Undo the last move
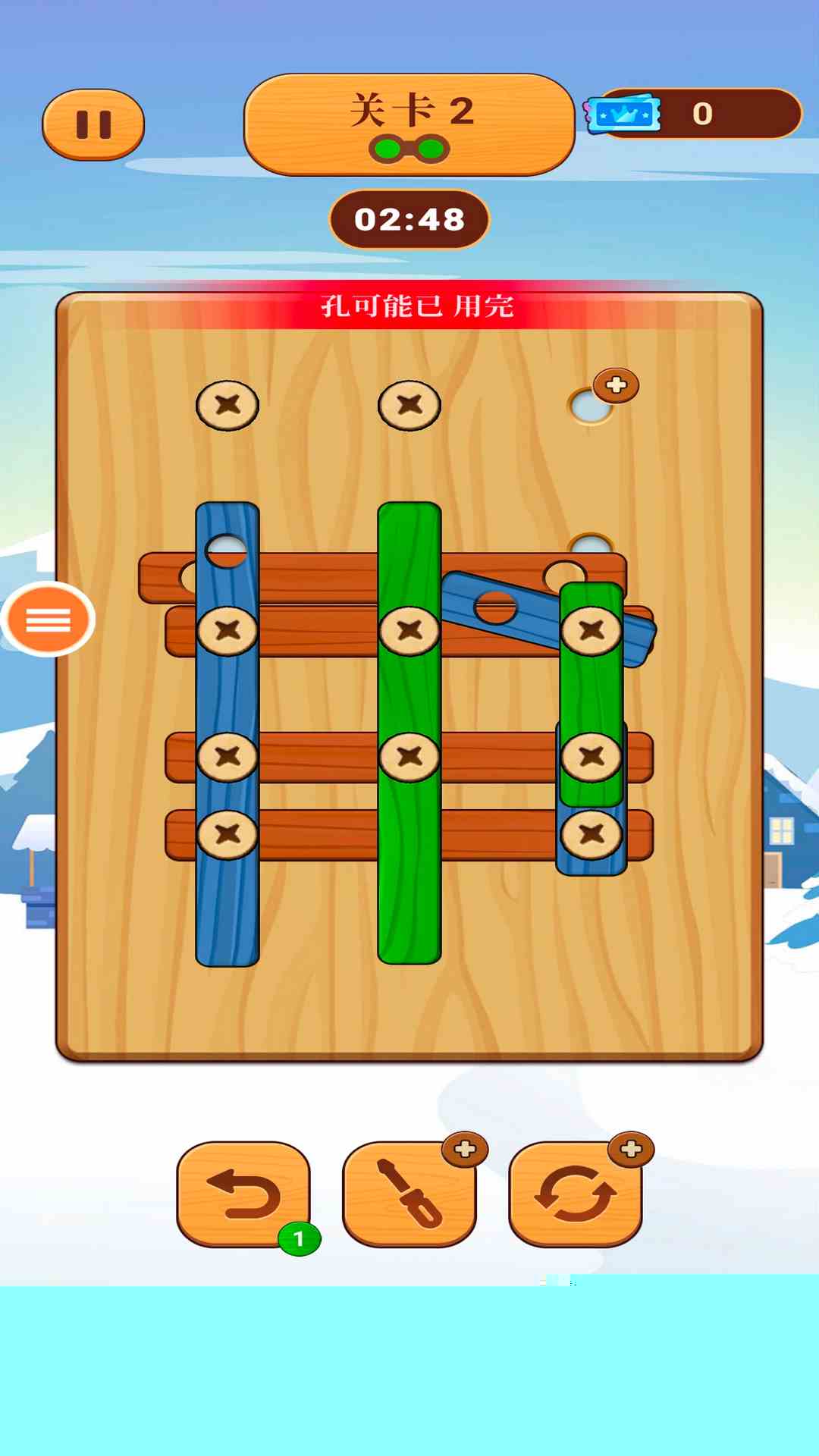This screenshot has width=819, height=1456. (x=243, y=1194)
